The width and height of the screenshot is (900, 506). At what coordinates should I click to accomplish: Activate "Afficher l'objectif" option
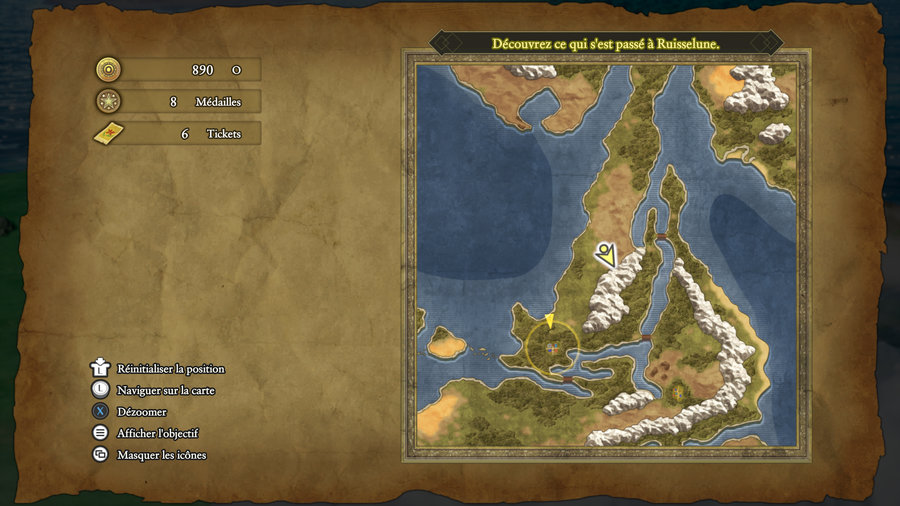pos(157,433)
